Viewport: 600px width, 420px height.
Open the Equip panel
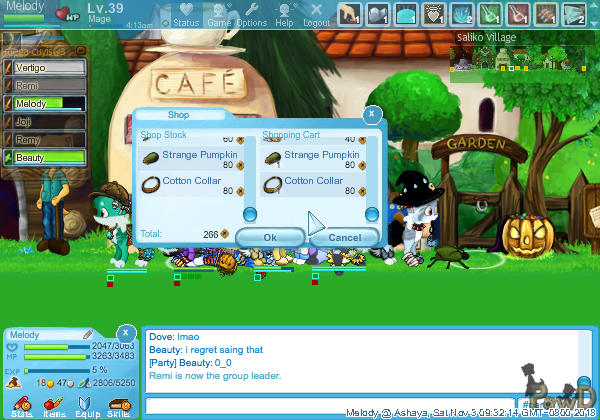(86, 406)
